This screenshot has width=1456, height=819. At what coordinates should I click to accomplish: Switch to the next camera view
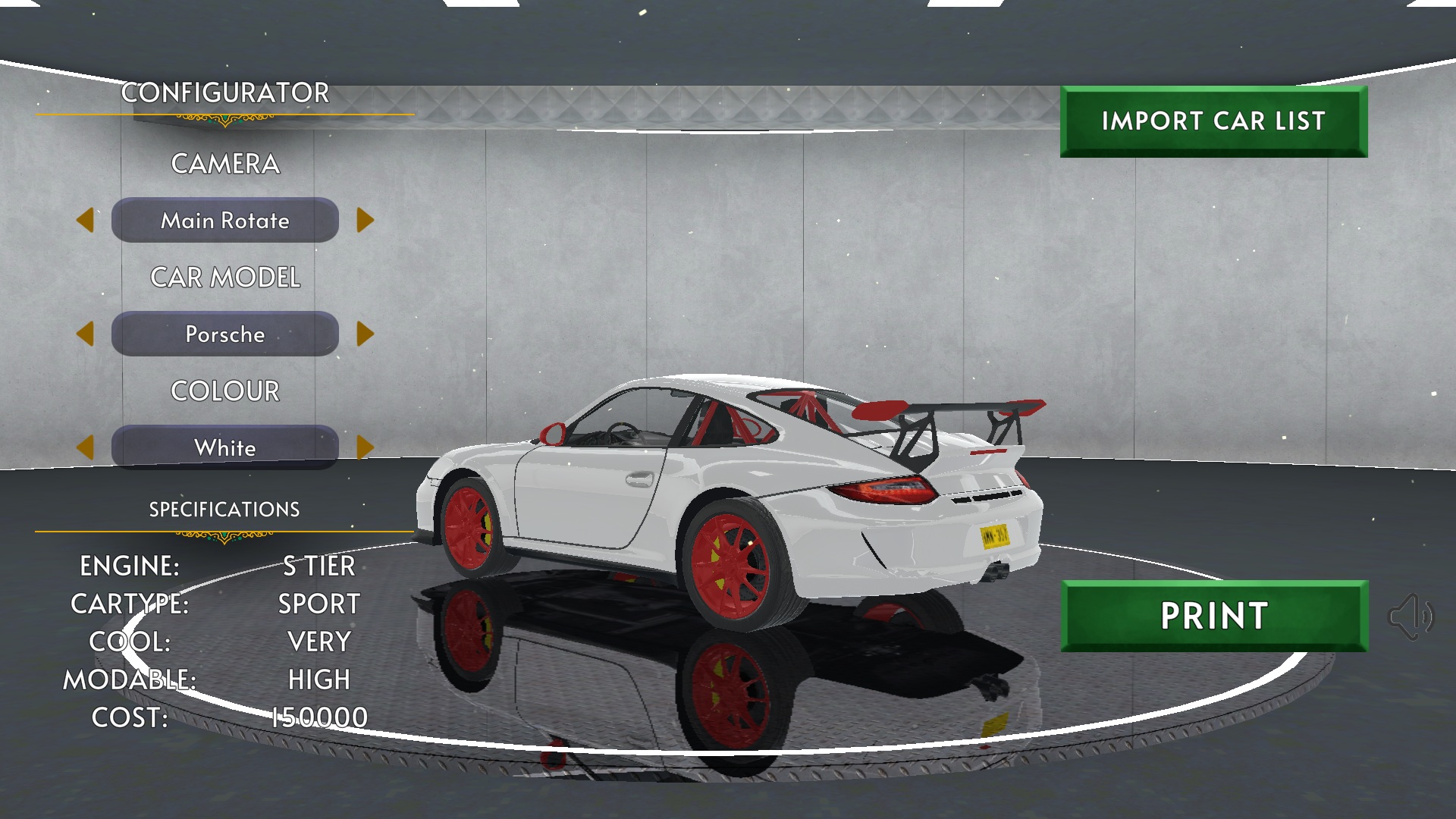pyautogui.click(x=366, y=220)
